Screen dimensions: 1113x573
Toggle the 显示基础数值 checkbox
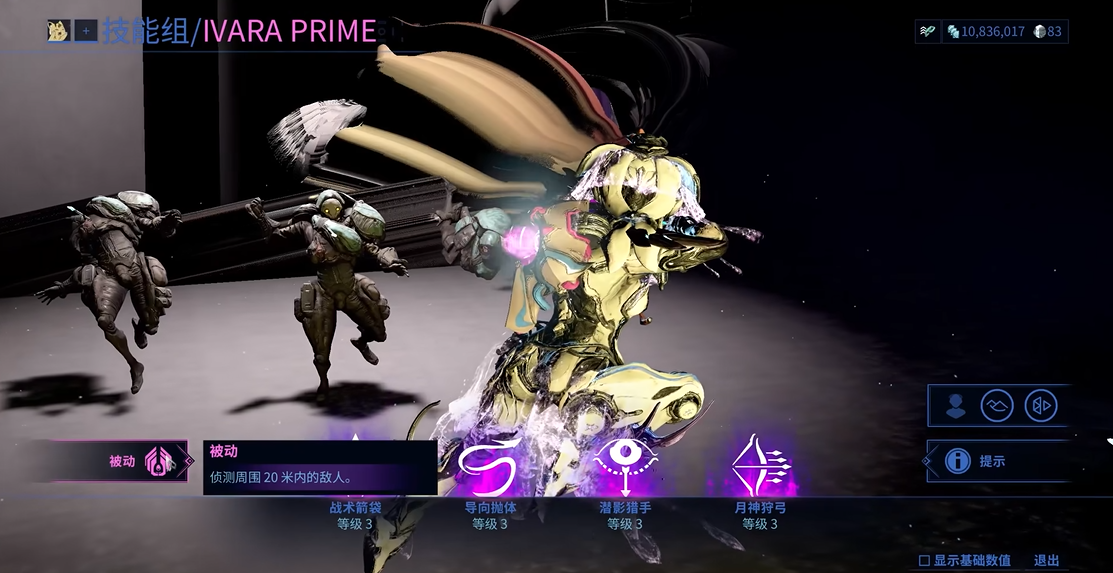point(924,561)
